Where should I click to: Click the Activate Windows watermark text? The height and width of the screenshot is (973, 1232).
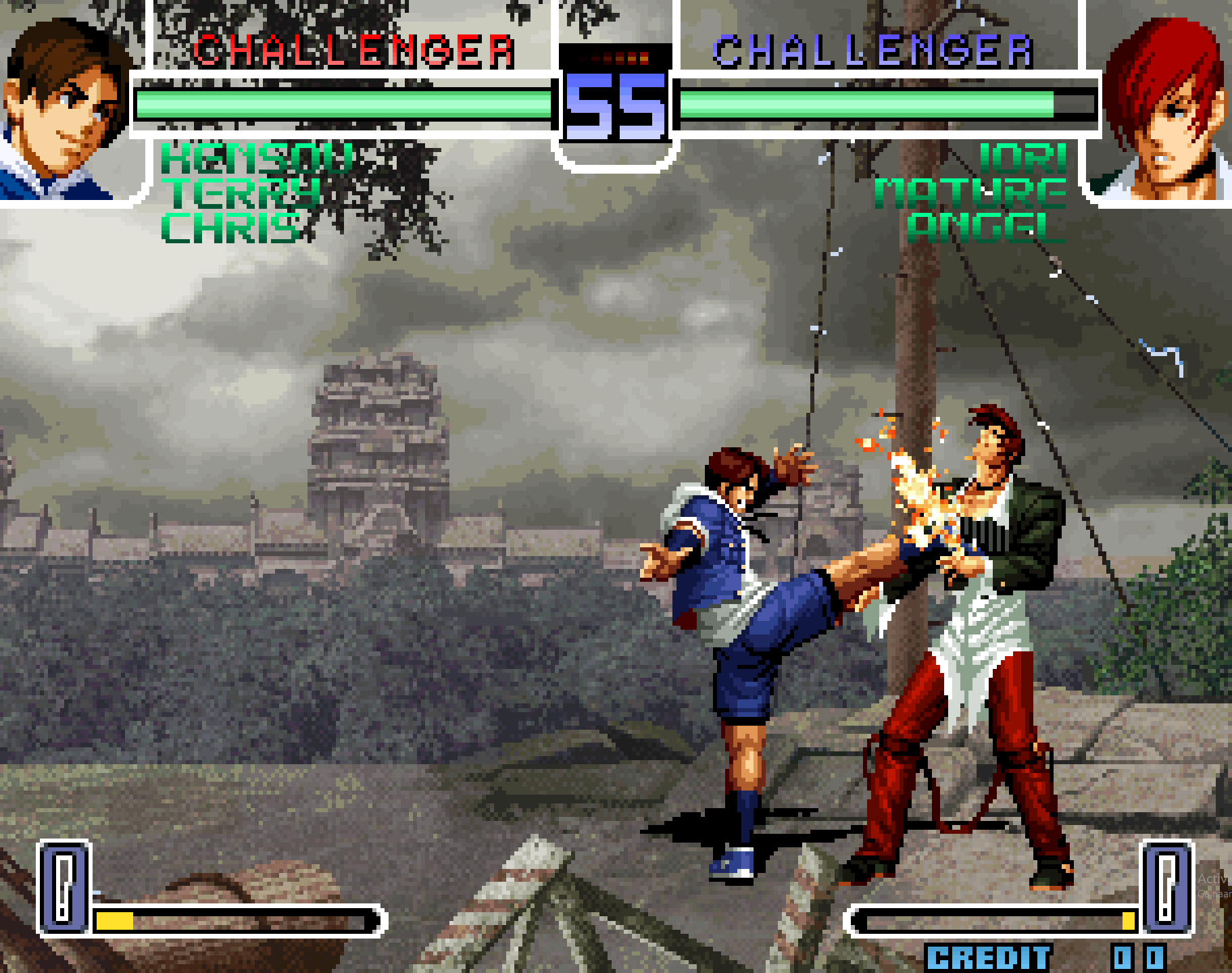pos(1214,880)
